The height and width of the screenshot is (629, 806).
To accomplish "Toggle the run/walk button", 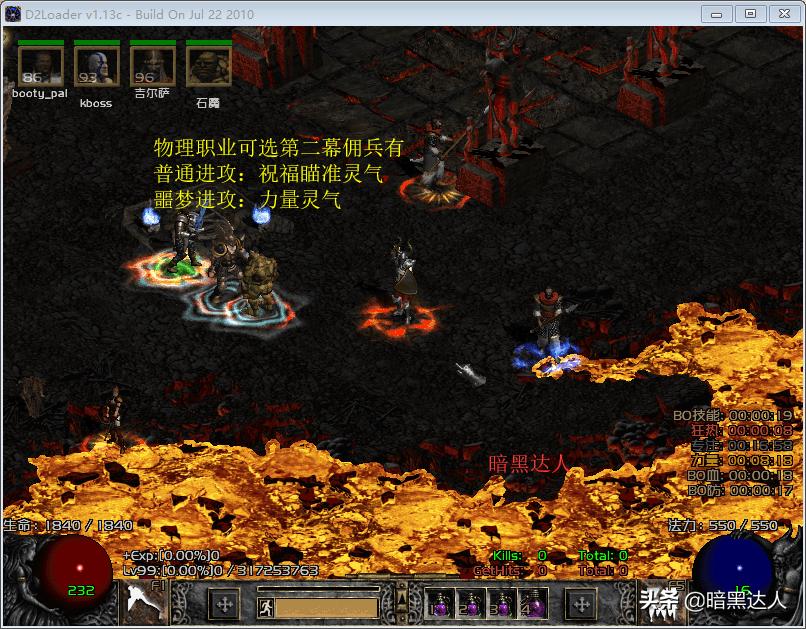I will 264,606.
